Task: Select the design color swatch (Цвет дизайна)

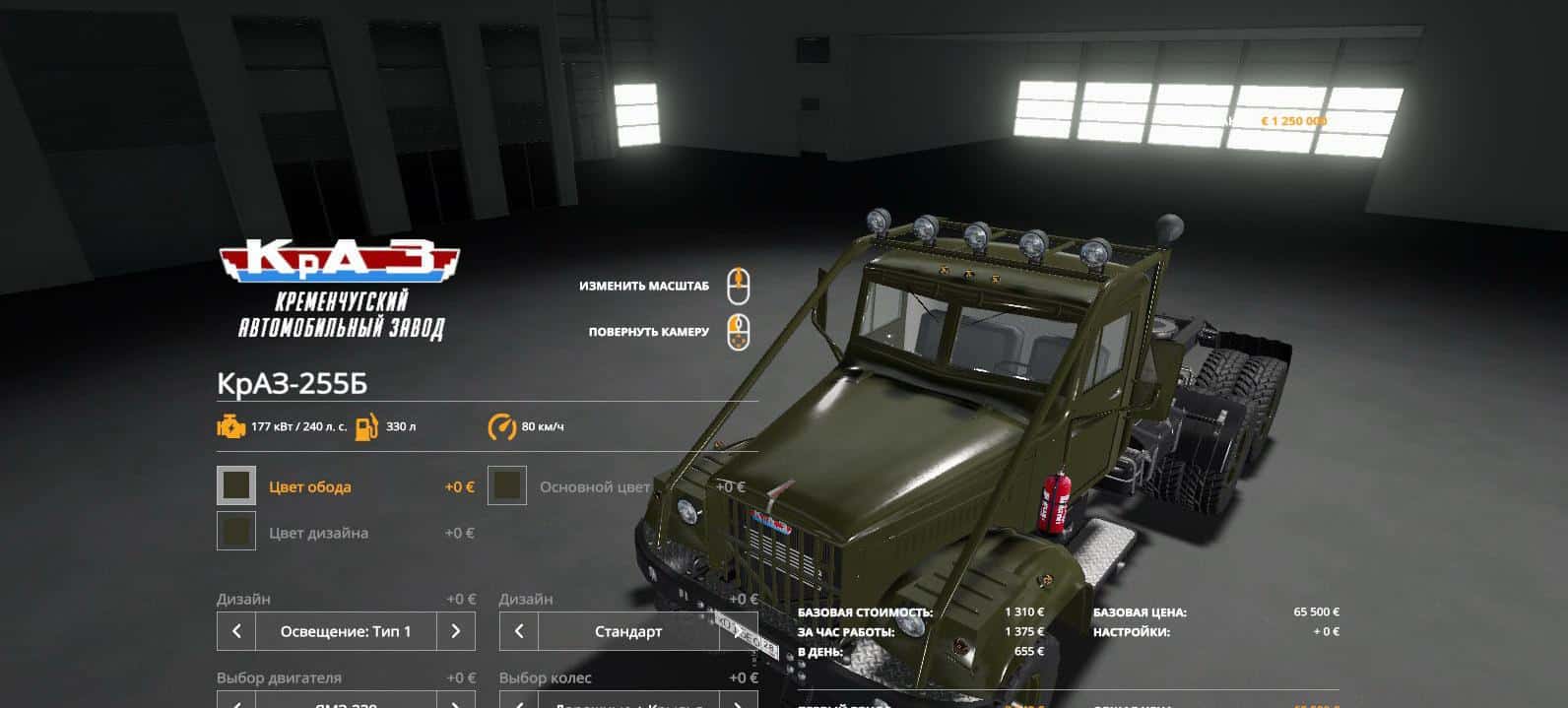Action: pyautogui.click(x=236, y=532)
